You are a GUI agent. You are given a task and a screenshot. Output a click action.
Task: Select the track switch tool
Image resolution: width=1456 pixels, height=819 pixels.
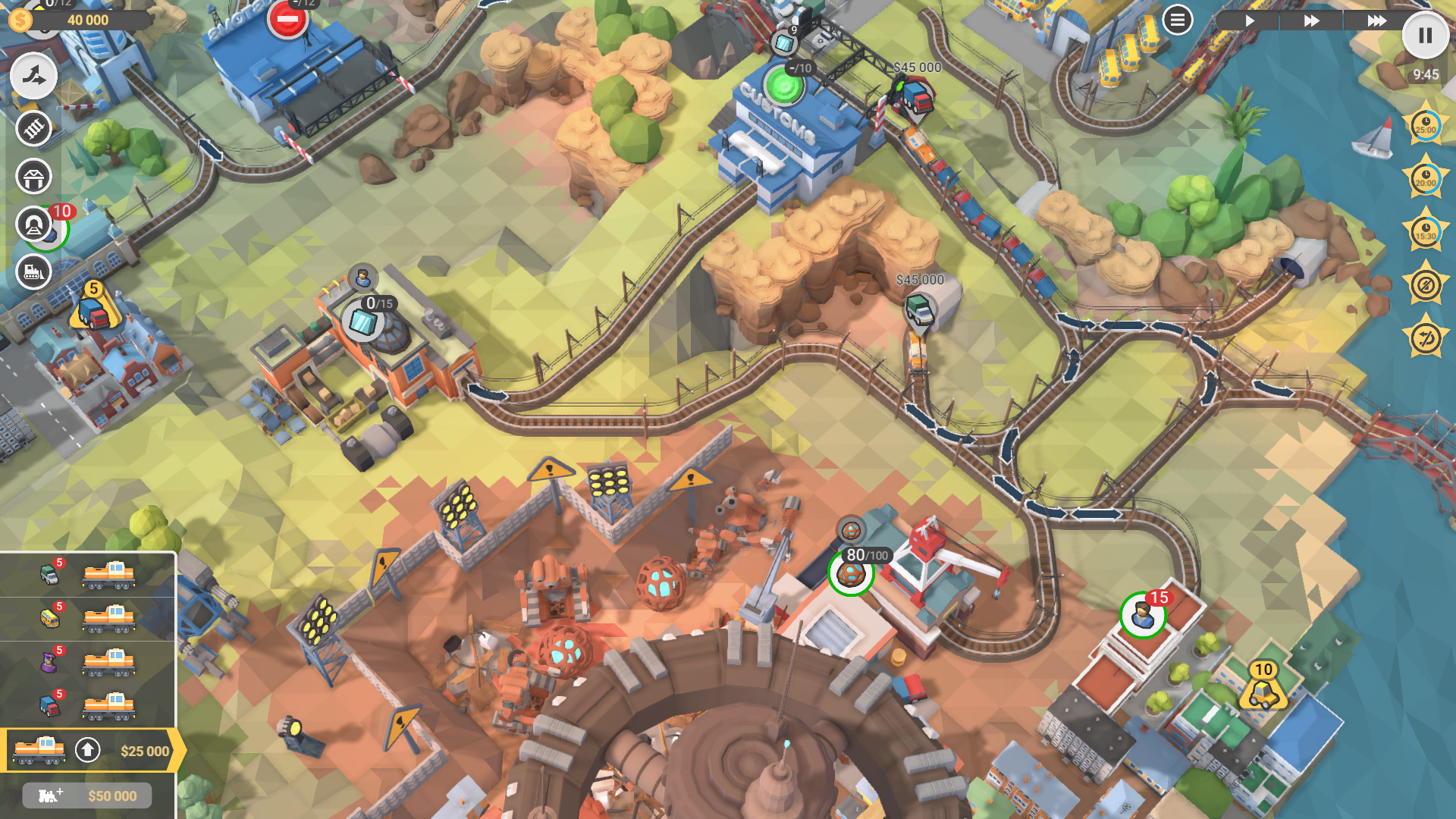pyautogui.click(x=33, y=76)
